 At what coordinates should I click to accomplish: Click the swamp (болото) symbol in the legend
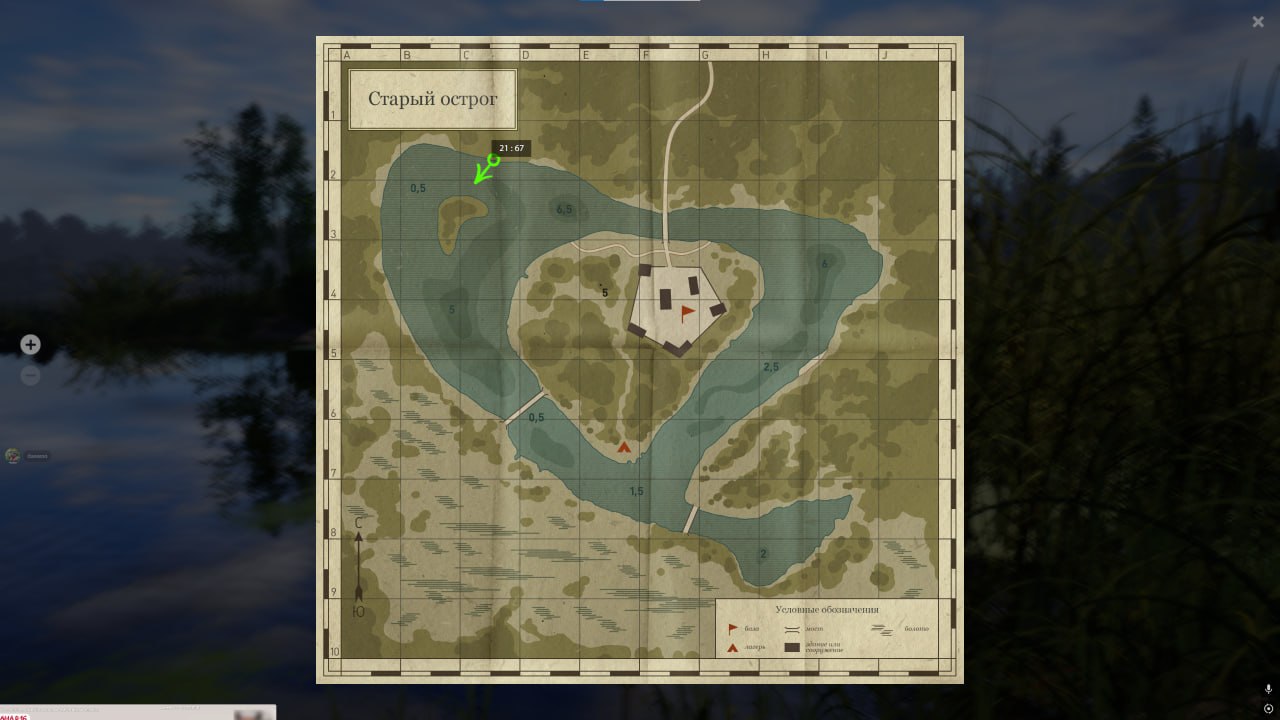click(x=882, y=629)
